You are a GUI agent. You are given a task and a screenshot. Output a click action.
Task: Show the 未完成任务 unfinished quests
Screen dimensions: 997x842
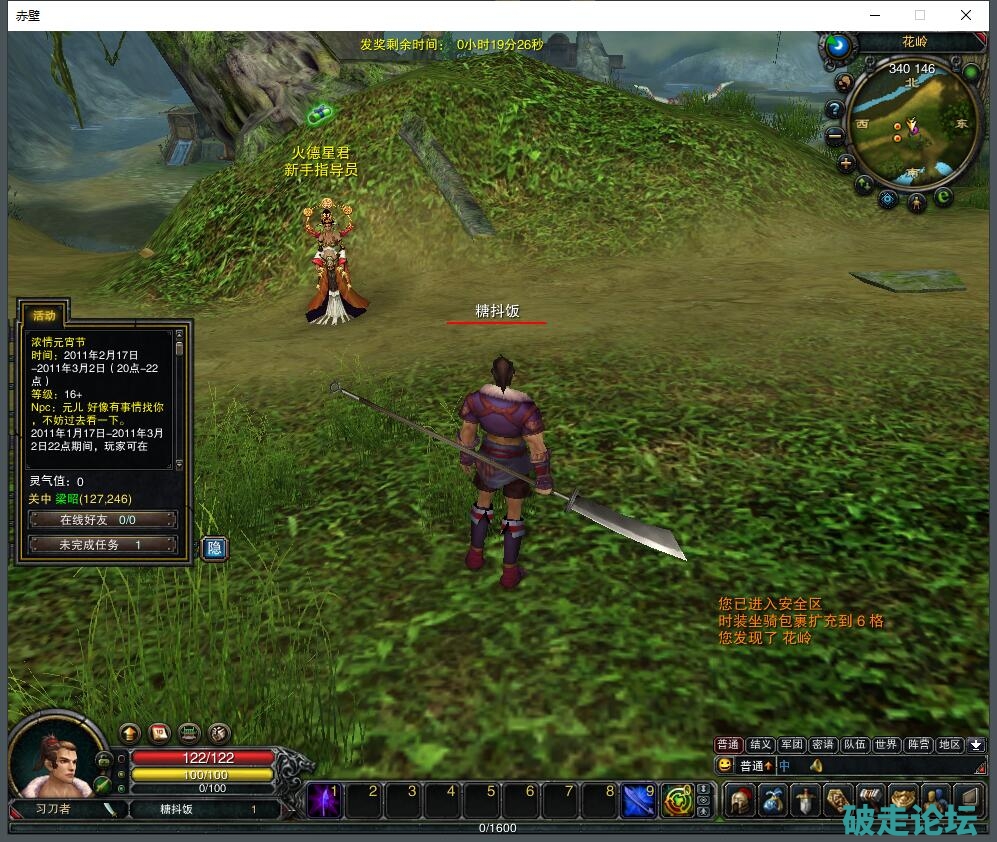[103, 545]
